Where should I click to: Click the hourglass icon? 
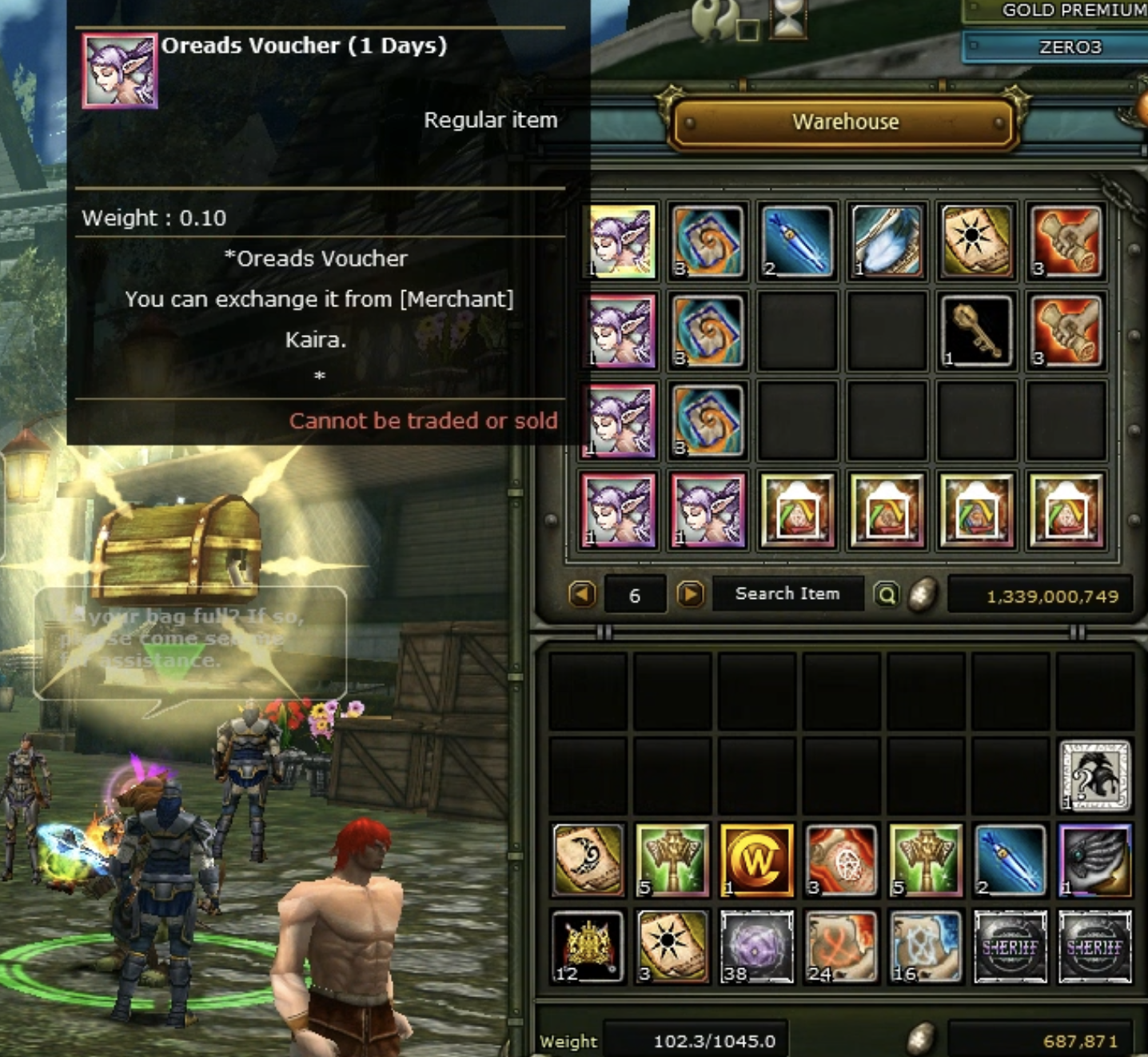[788, 19]
